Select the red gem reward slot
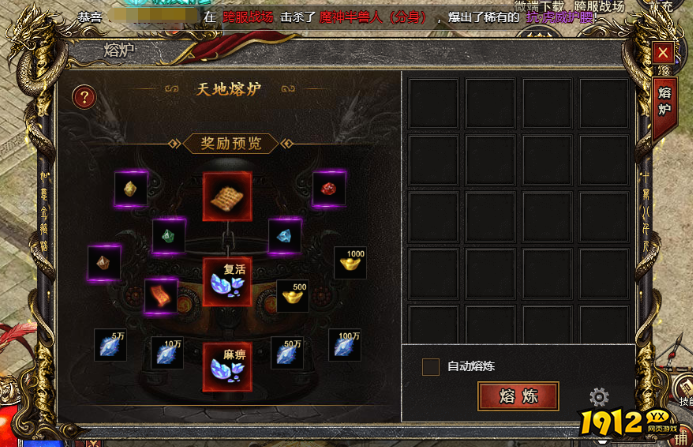This screenshot has width=693, height=447. (329, 188)
